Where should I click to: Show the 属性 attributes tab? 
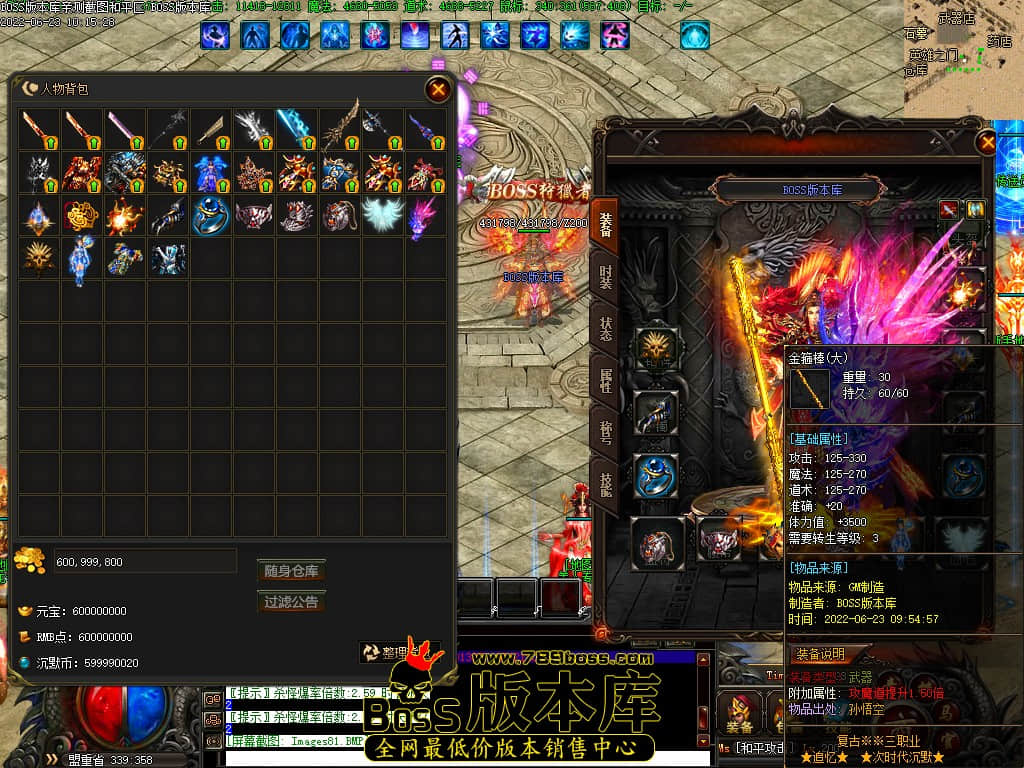(x=606, y=380)
